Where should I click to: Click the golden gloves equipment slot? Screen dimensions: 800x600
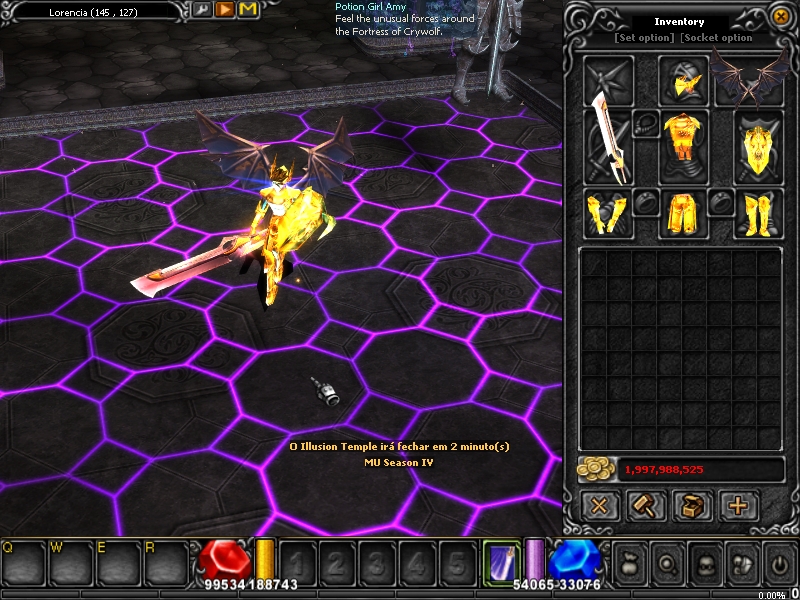coord(608,213)
